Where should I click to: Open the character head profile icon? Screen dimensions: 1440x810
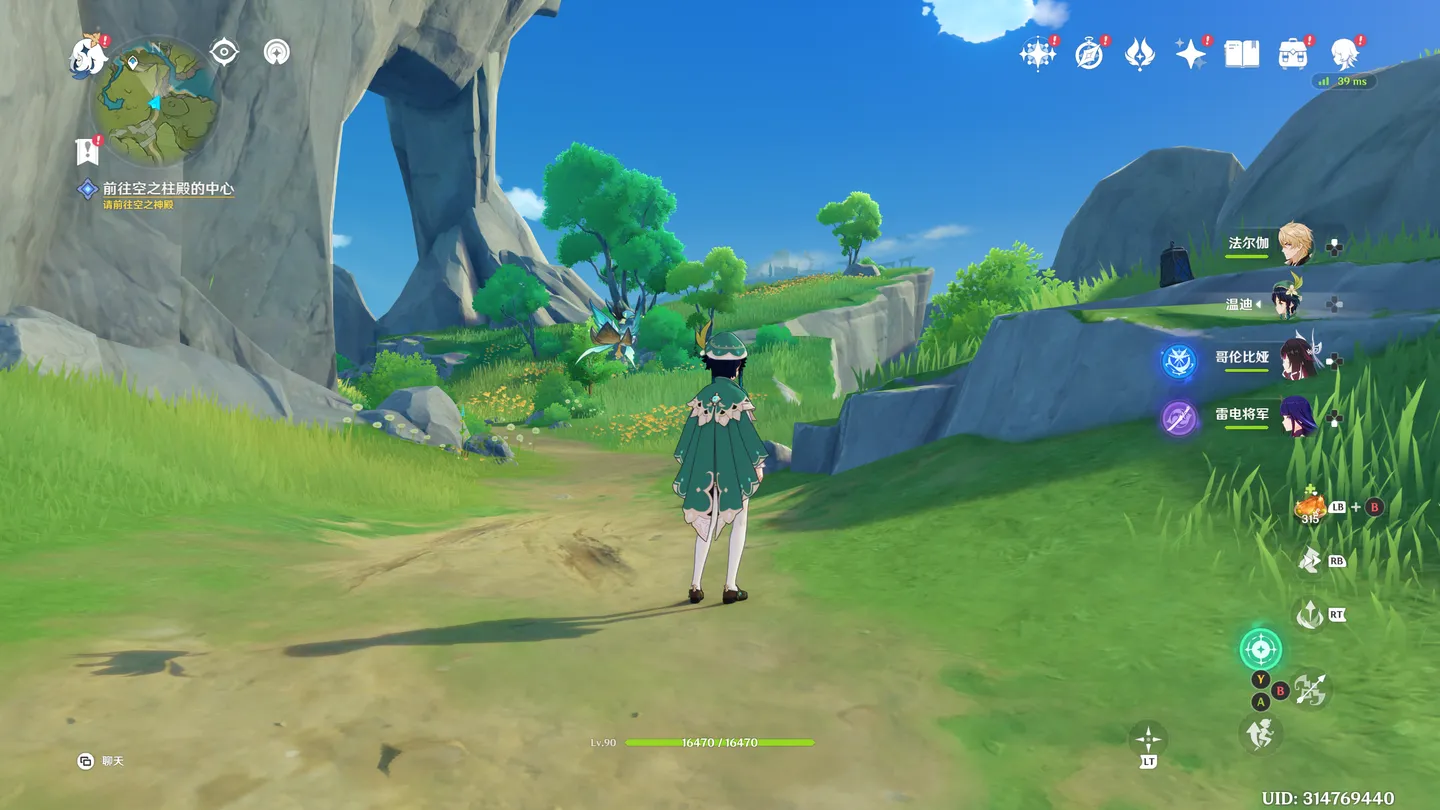pos(1344,54)
